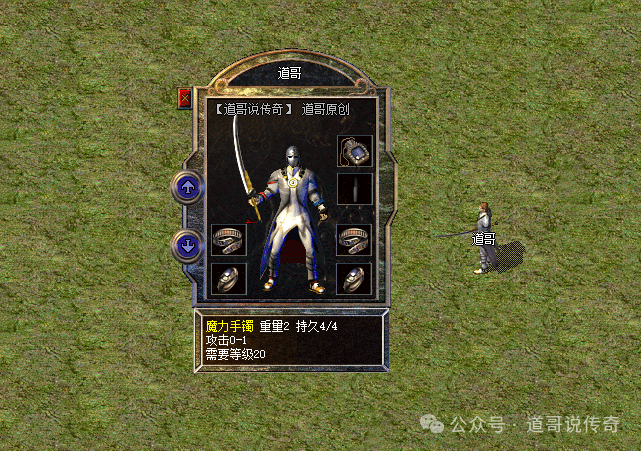
Task: Select the right-hand ring slot
Action: point(355,279)
